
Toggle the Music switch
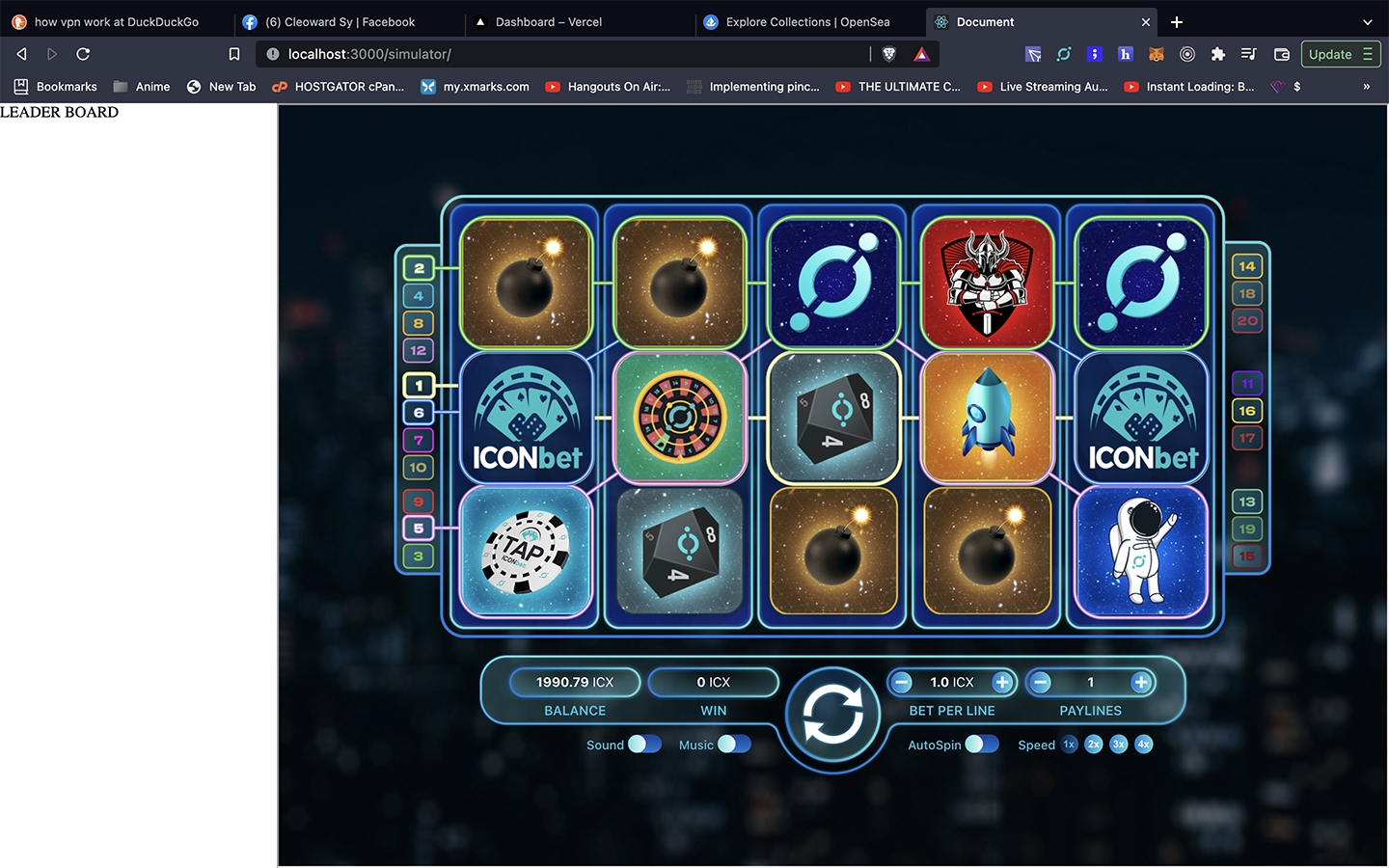pos(734,745)
